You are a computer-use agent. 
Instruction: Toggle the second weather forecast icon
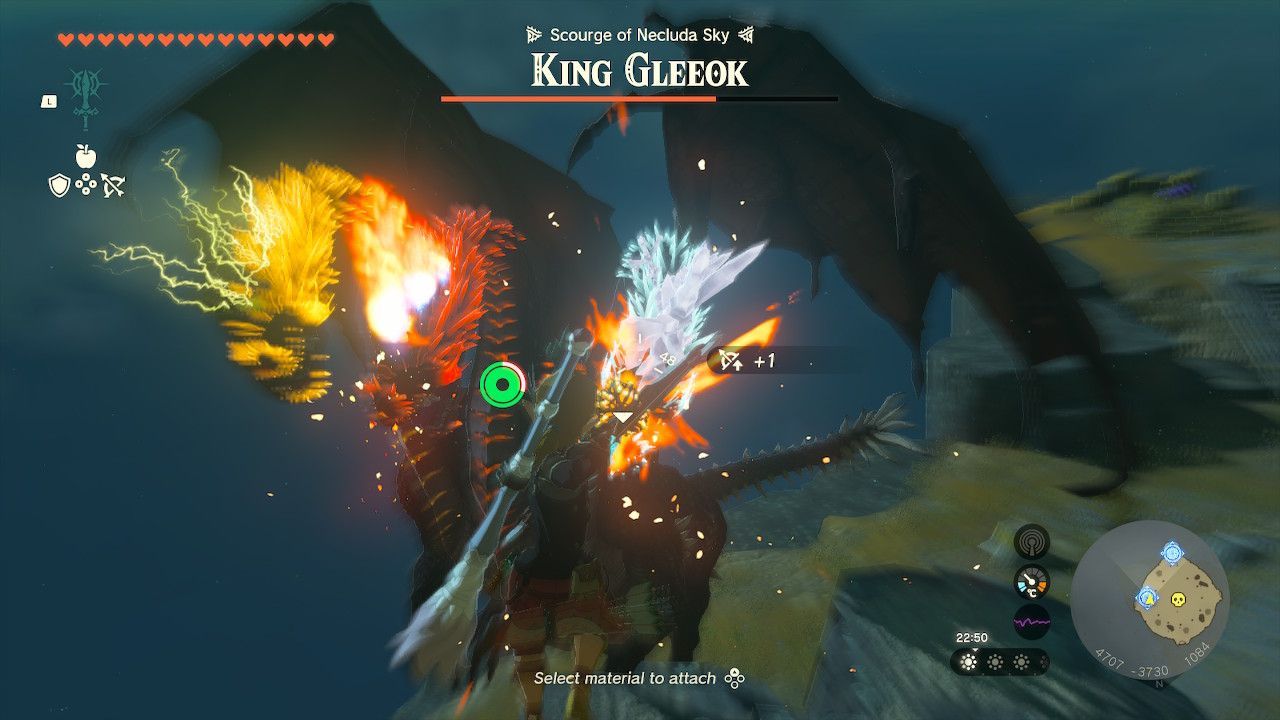pyautogui.click(x=993, y=661)
